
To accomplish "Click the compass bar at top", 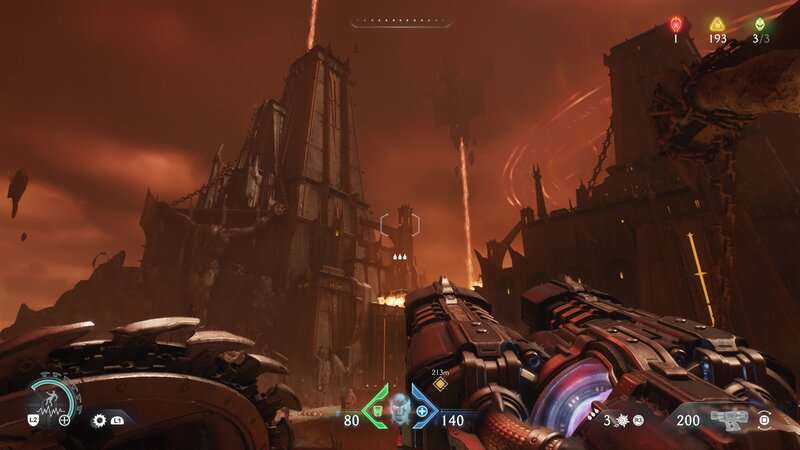I will (401, 22).
